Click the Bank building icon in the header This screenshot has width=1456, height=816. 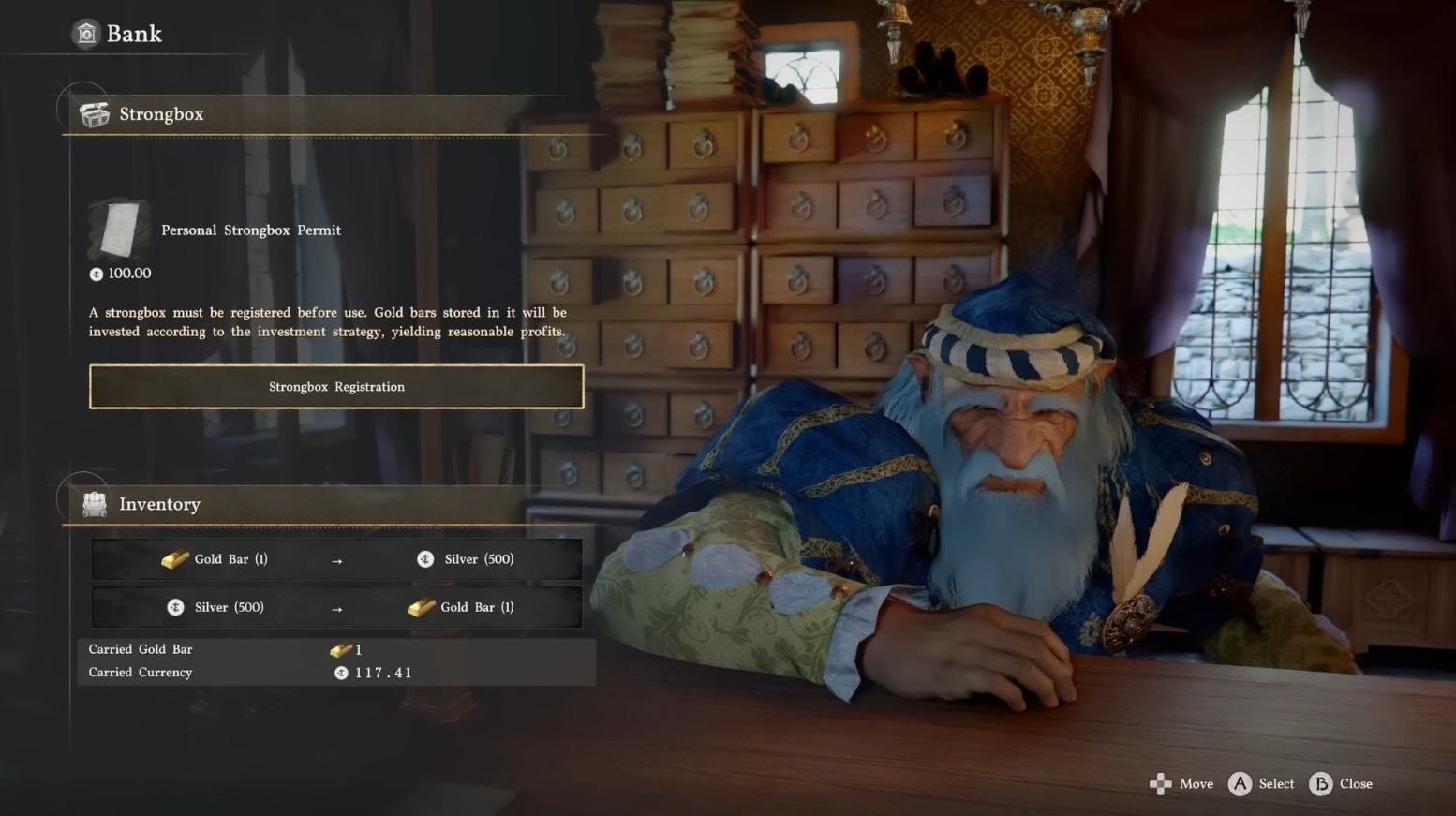click(87, 33)
